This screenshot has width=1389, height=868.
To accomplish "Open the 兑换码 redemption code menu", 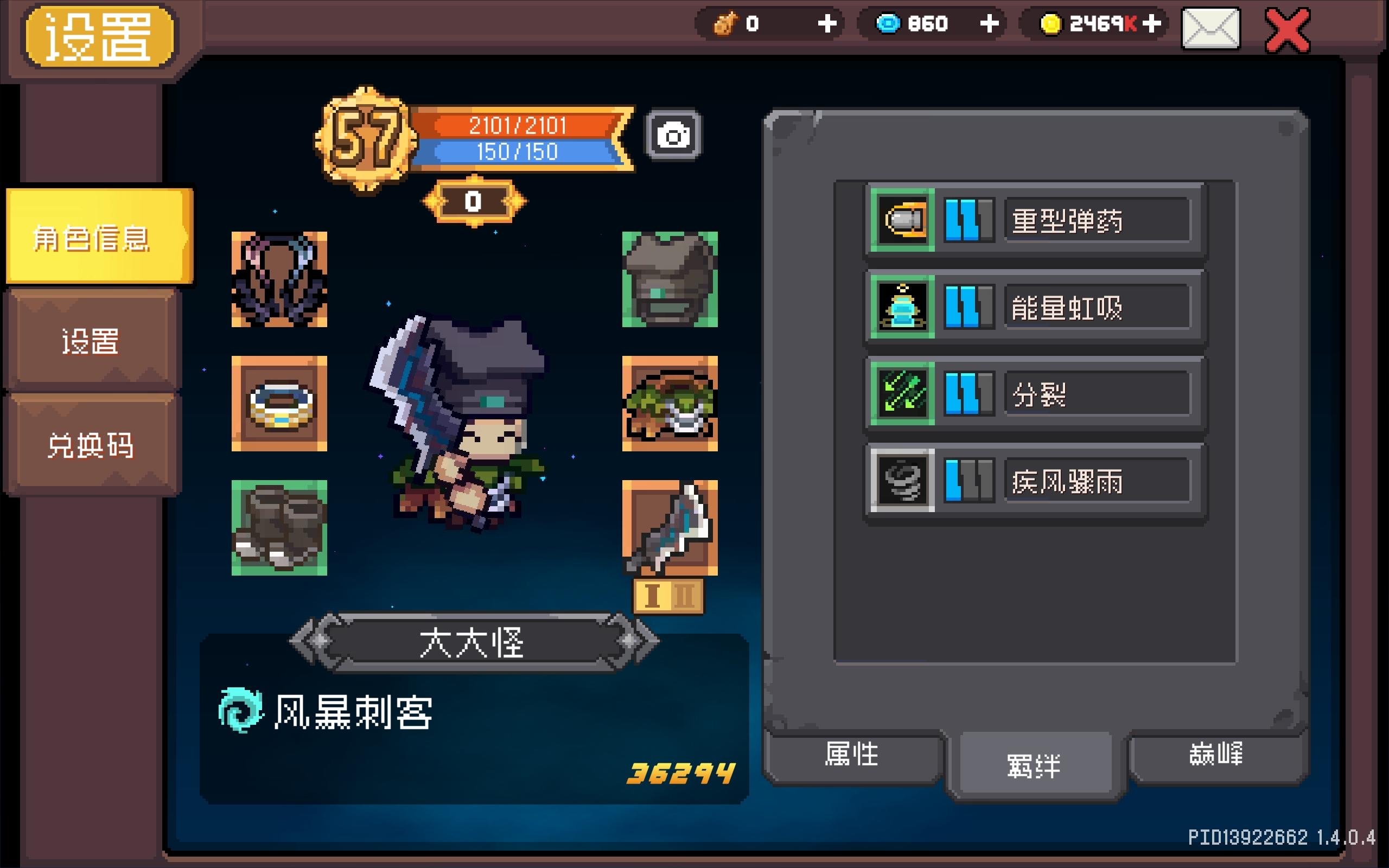I will click(x=91, y=445).
